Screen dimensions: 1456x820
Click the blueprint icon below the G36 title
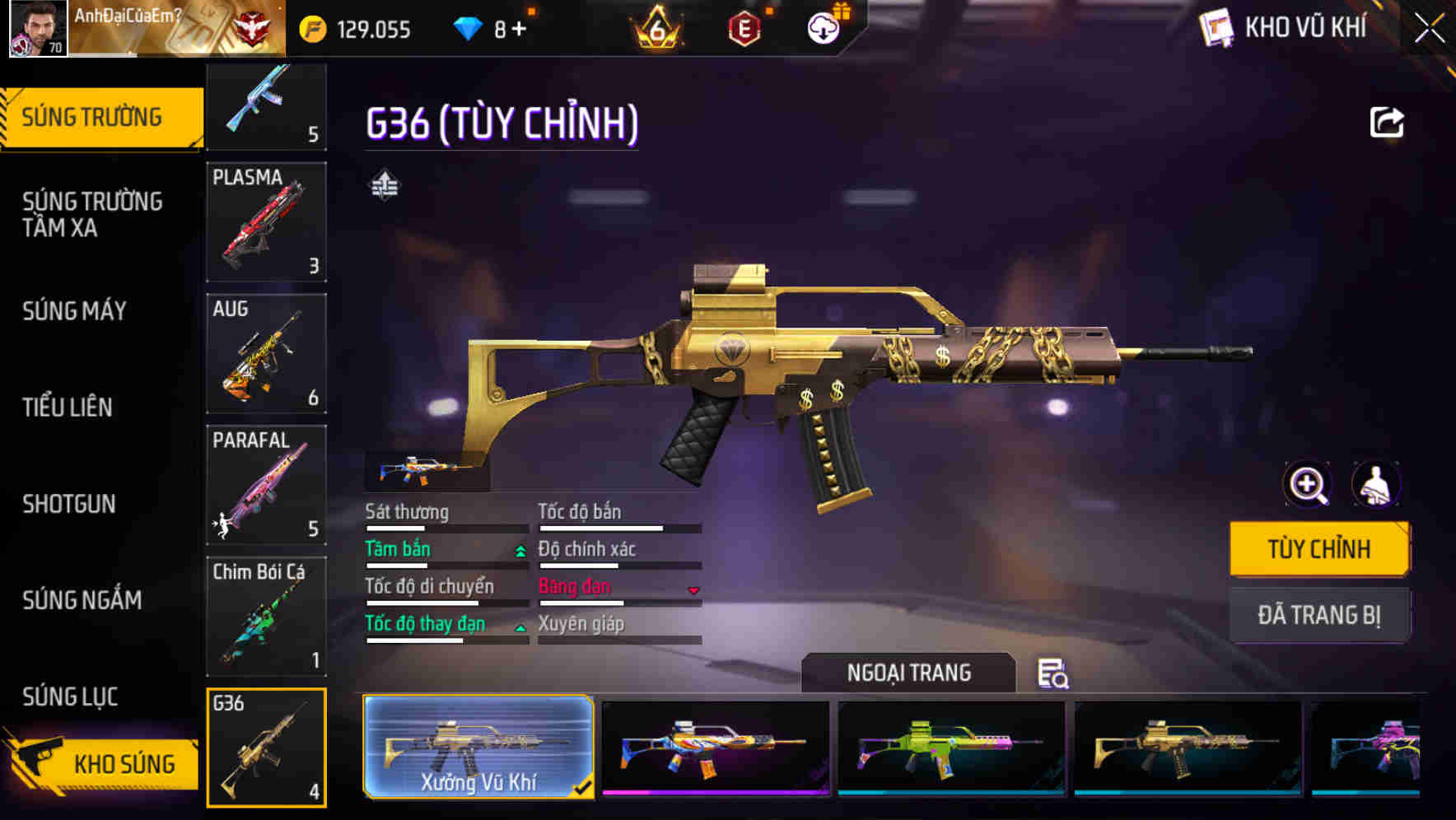(x=386, y=185)
